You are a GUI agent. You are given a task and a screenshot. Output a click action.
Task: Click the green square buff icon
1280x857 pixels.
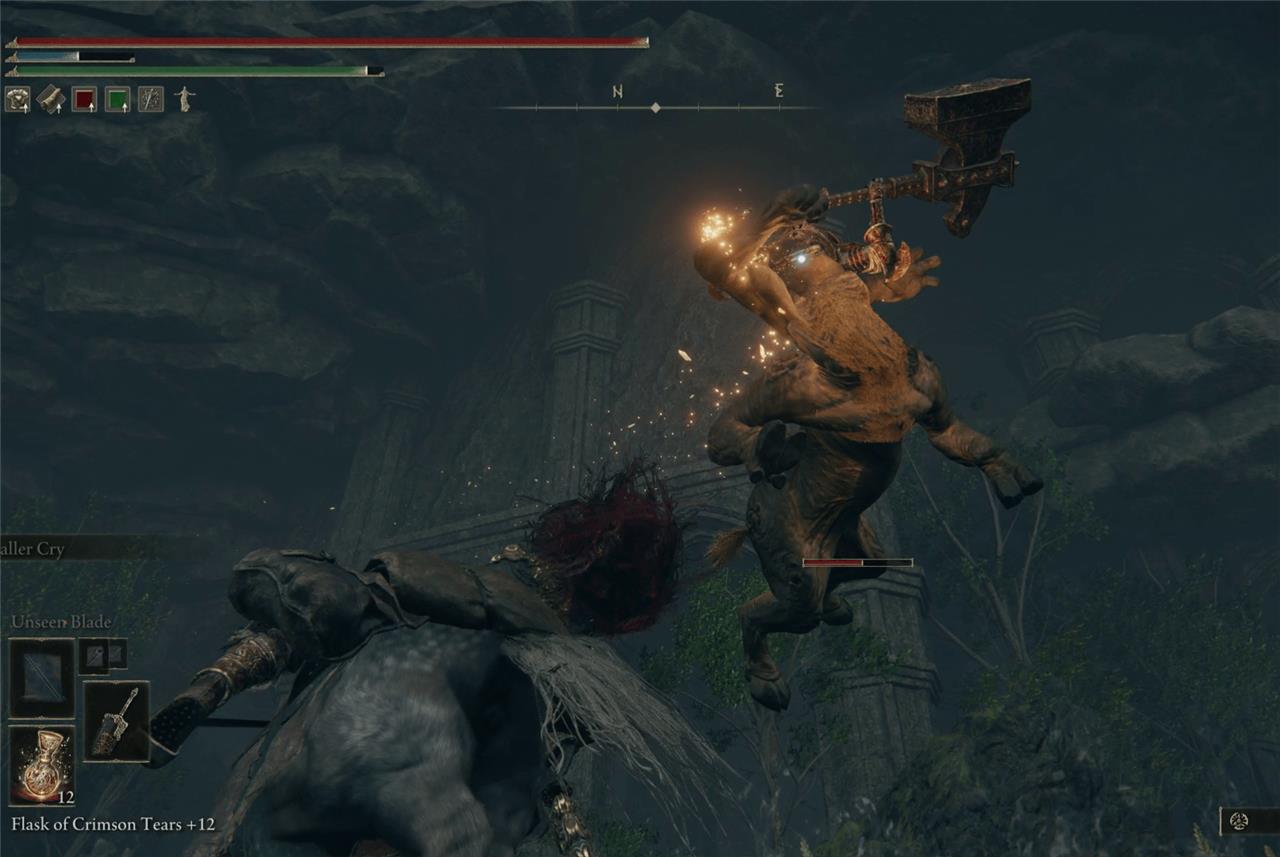[117, 99]
